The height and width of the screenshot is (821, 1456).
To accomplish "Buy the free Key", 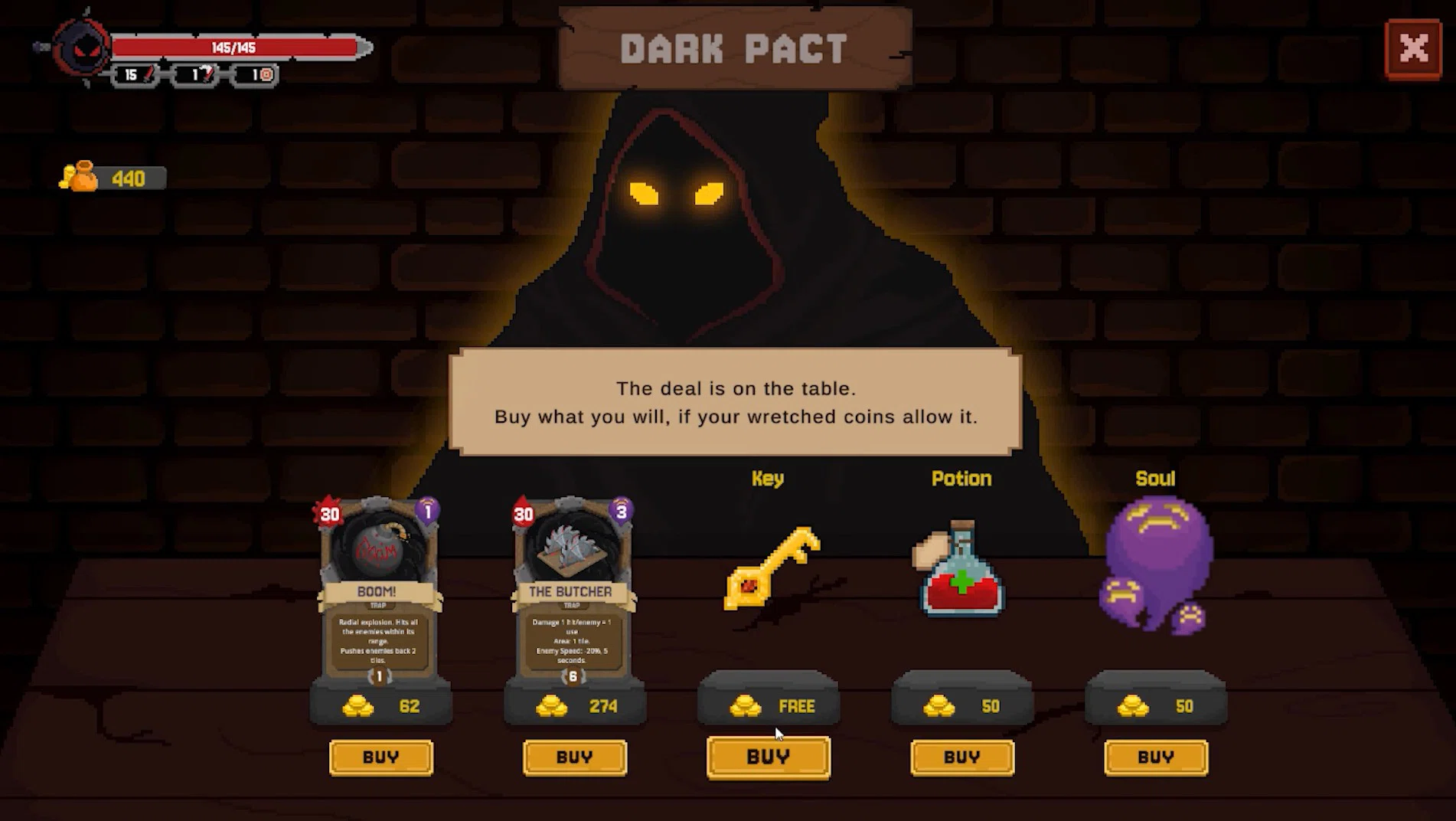I will [x=768, y=757].
